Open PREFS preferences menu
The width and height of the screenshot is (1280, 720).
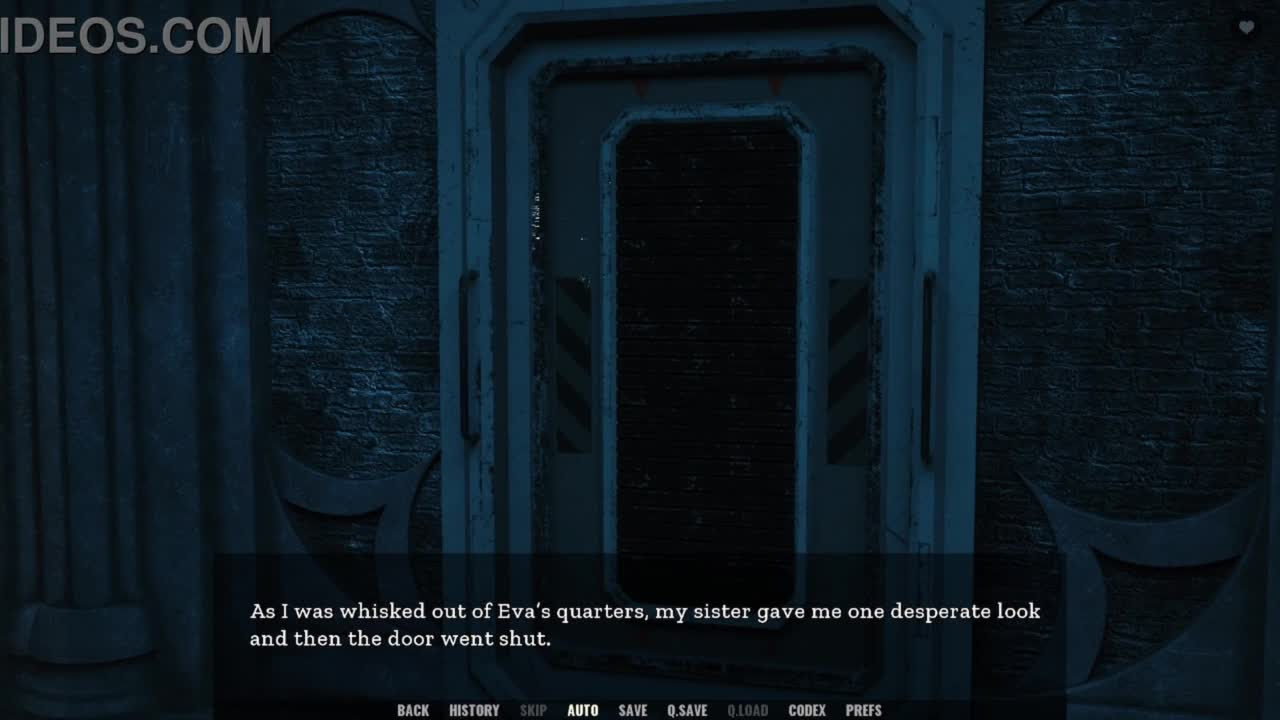(864, 710)
